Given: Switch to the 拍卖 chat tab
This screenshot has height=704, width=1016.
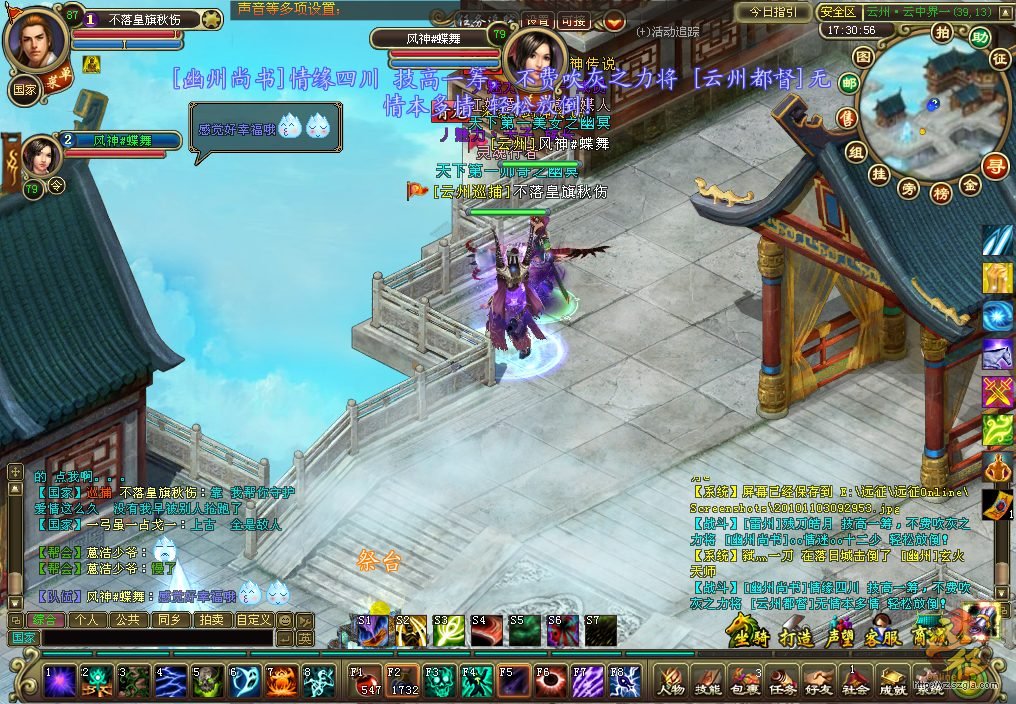Looking at the screenshot, I should coord(211,620).
